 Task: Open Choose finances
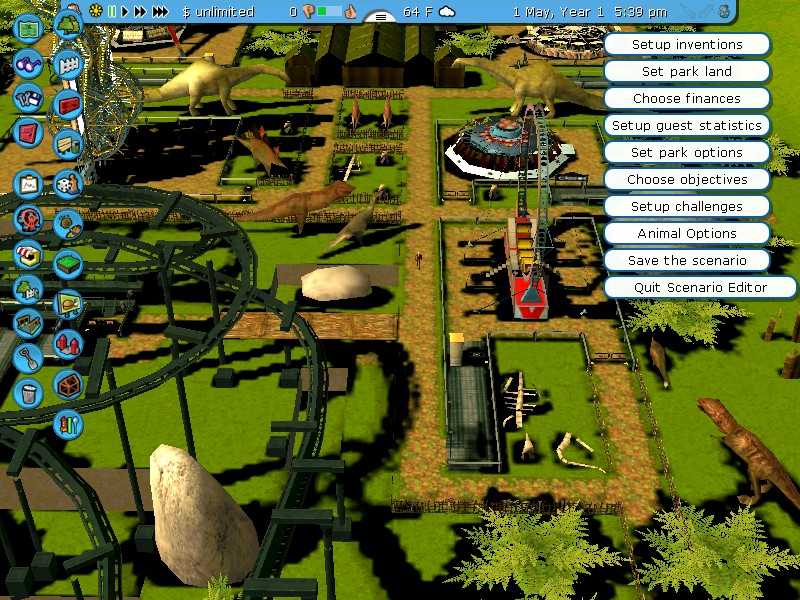coord(686,99)
